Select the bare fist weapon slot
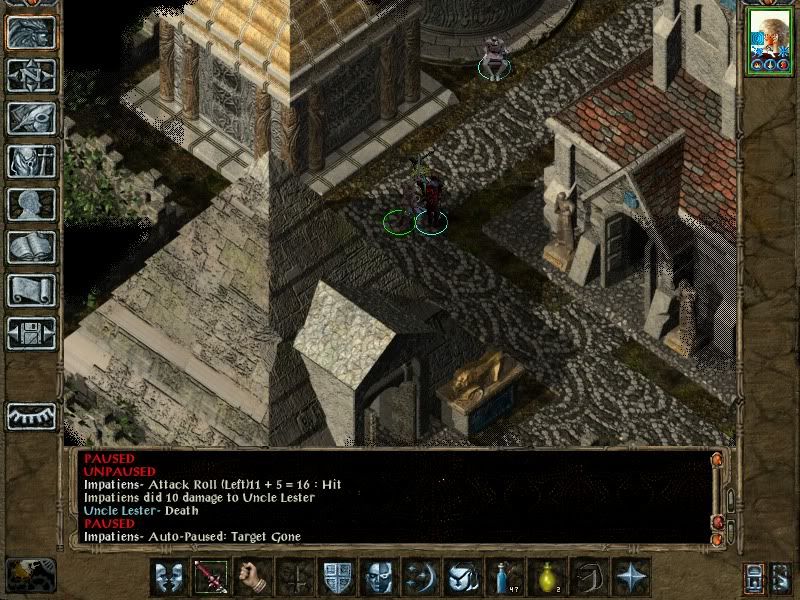800x600 pixels. (x=251, y=577)
